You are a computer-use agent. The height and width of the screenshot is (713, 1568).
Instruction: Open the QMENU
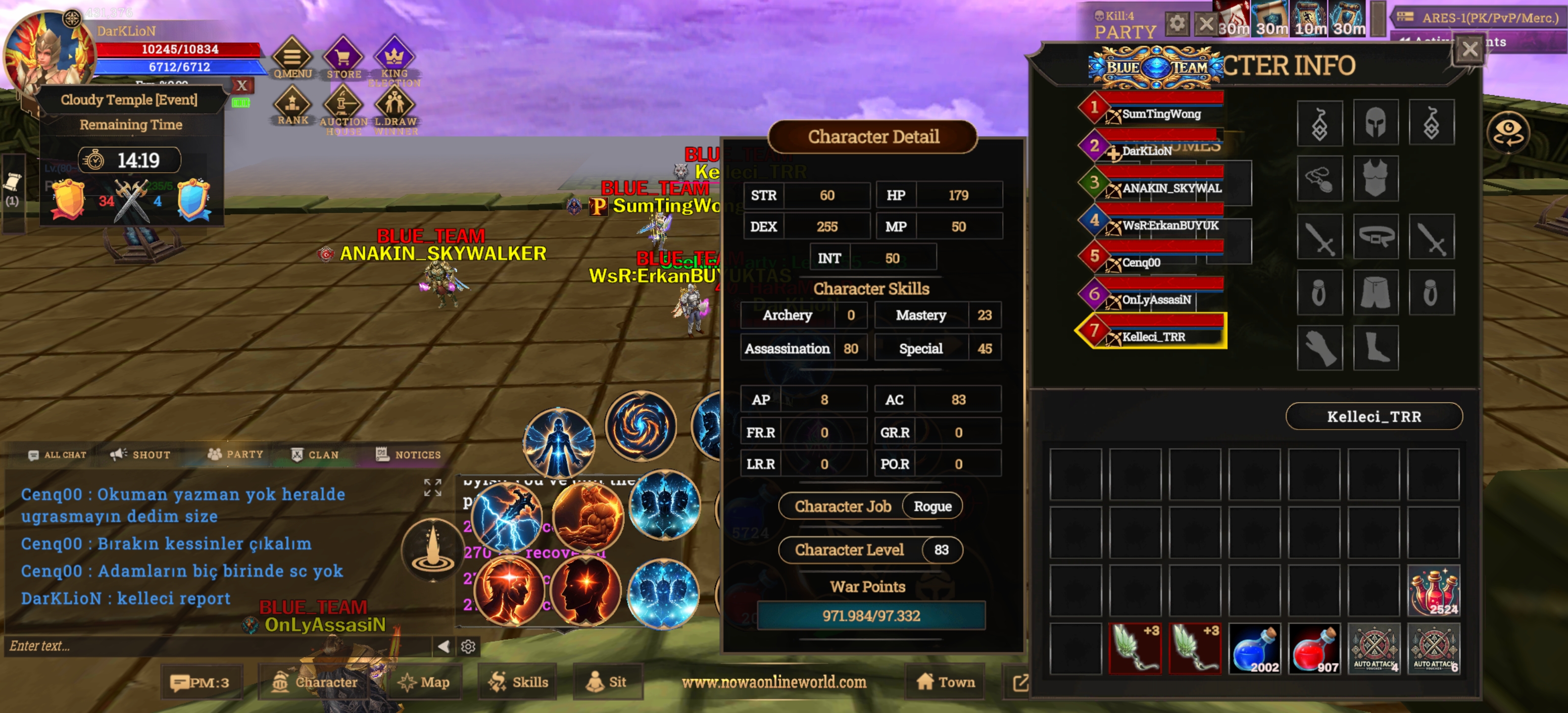pos(292,59)
